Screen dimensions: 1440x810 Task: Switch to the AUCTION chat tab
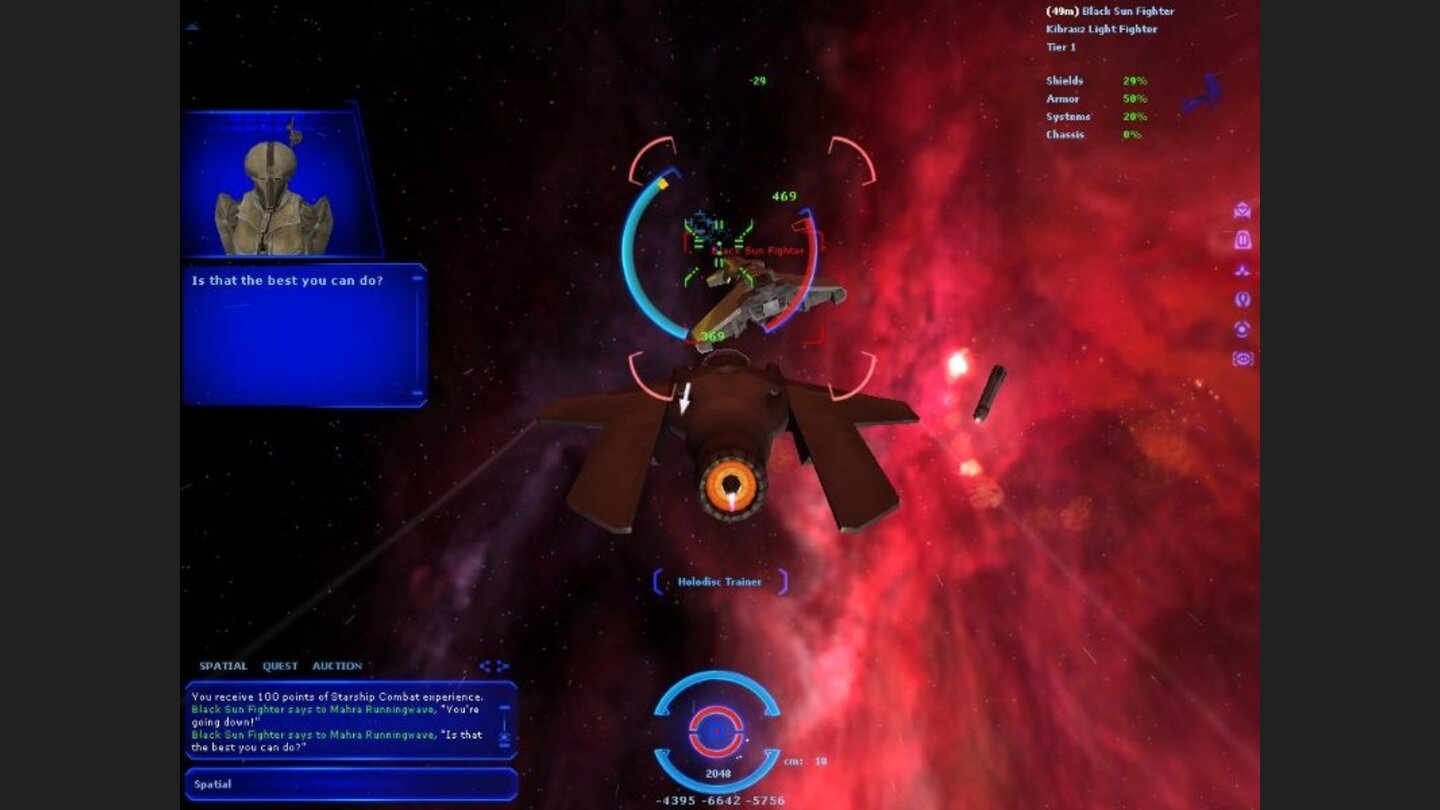click(338, 666)
